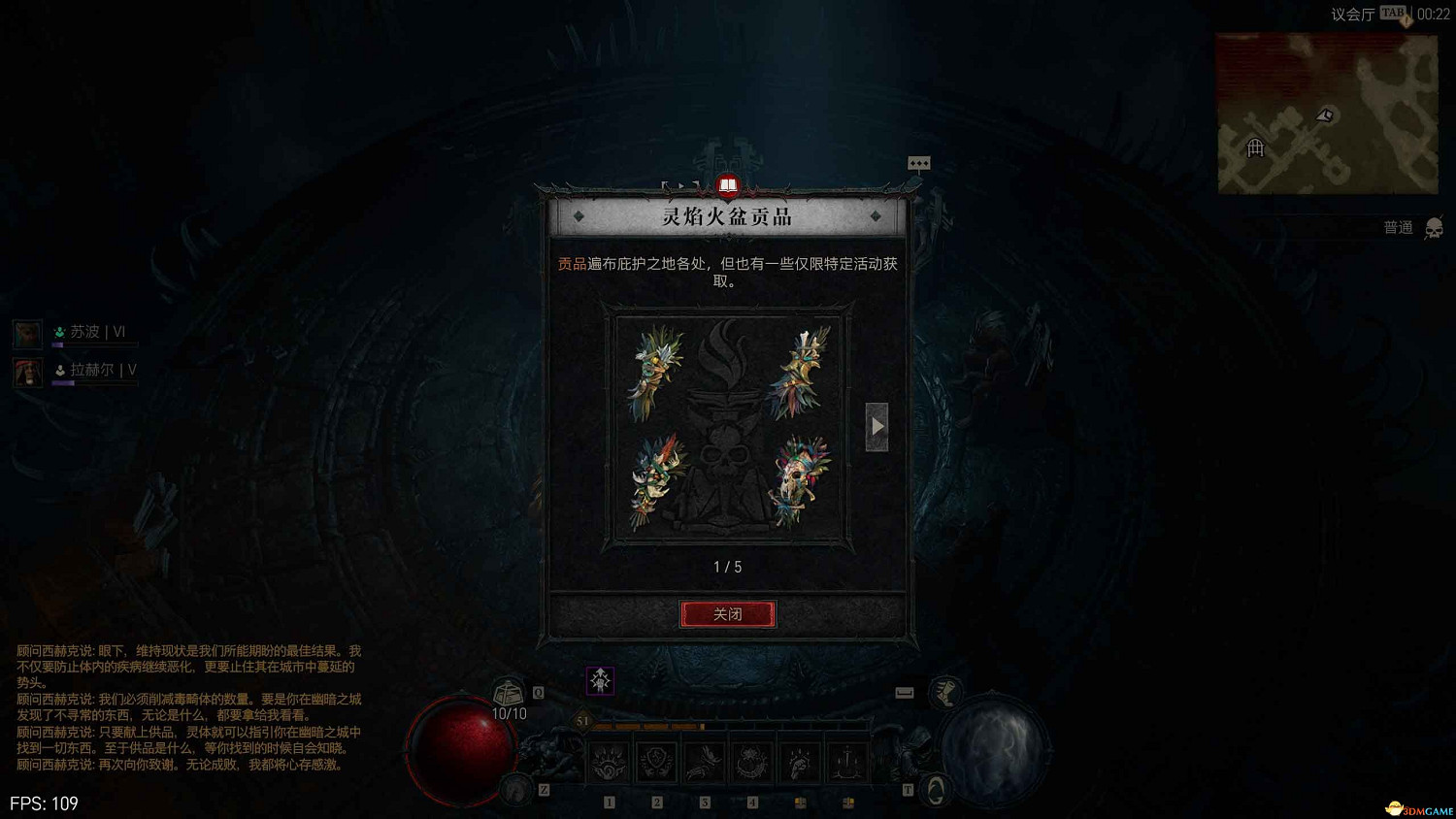The height and width of the screenshot is (819, 1456).
Task: Click the purple-framed buff icon above the skill bar
Action: pyautogui.click(x=600, y=681)
